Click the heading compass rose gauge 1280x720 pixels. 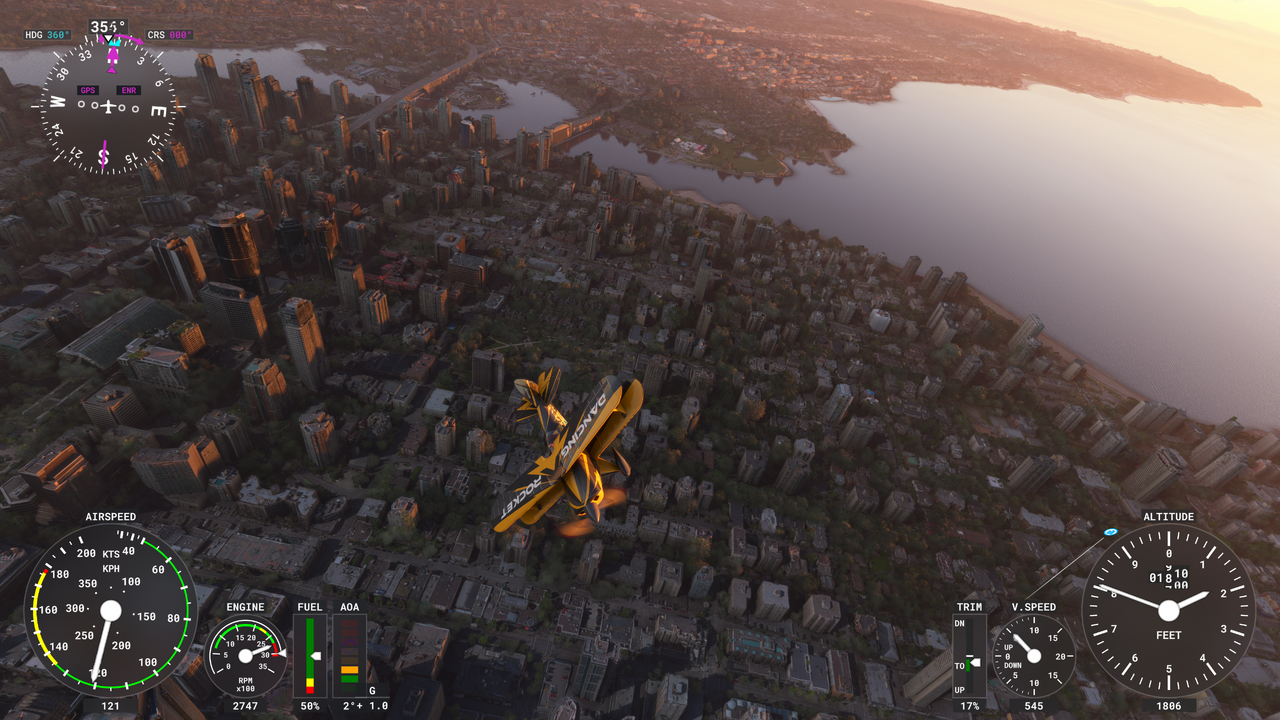(108, 106)
